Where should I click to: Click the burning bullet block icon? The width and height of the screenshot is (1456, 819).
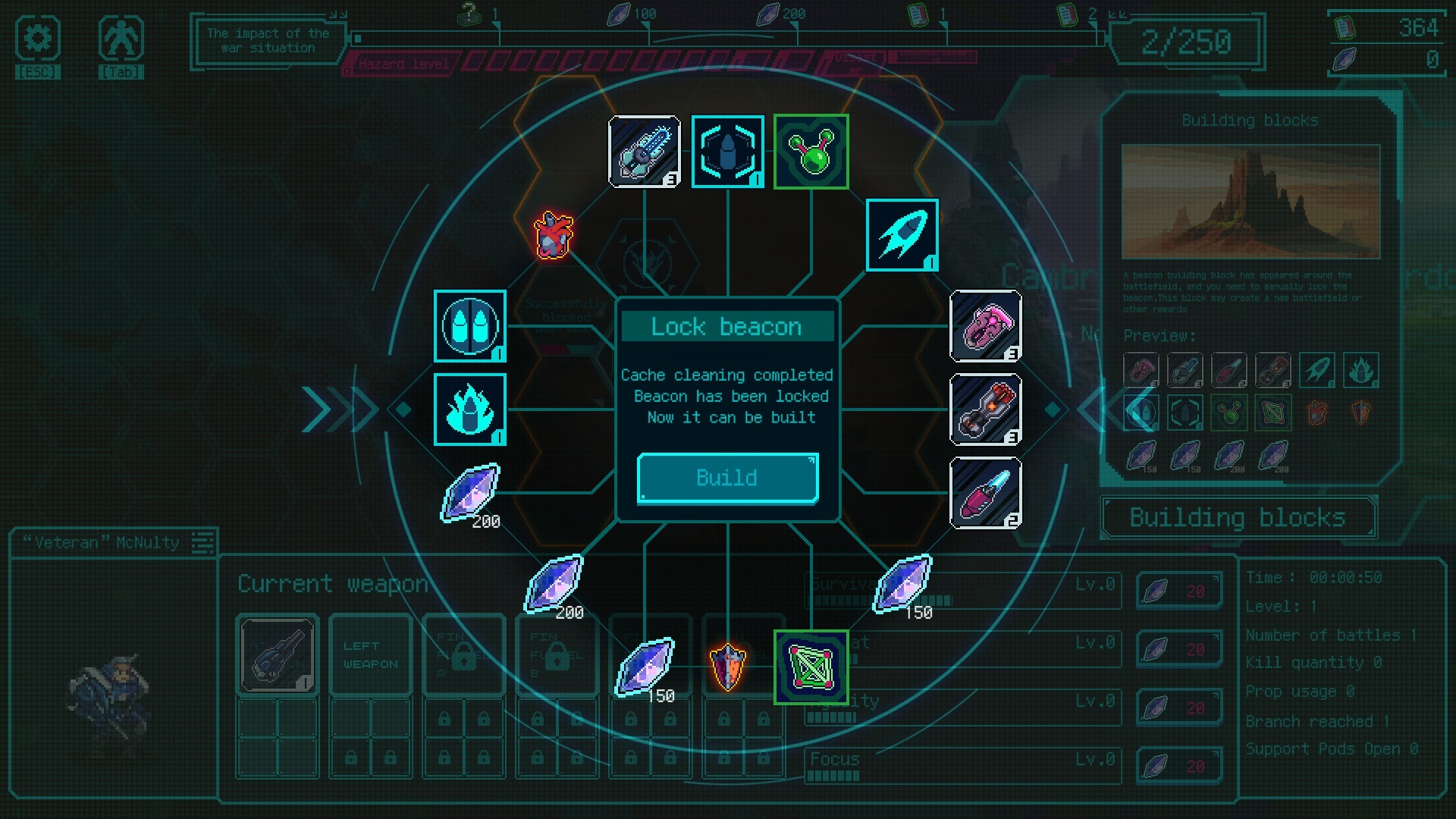click(x=470, y=409)
